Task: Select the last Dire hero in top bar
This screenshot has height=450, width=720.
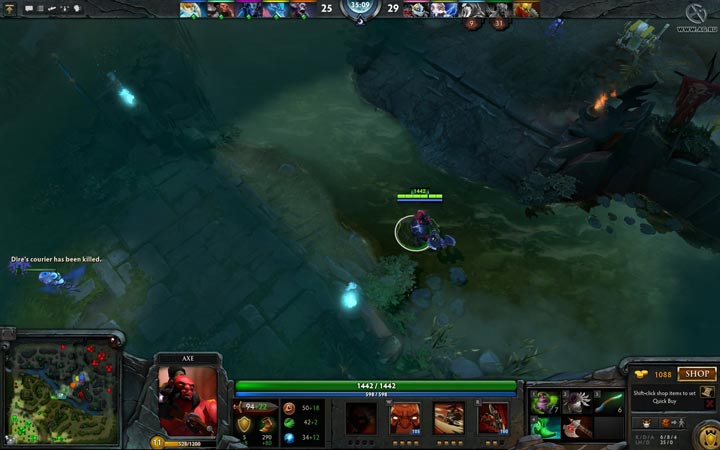Action: click(526, 9)
